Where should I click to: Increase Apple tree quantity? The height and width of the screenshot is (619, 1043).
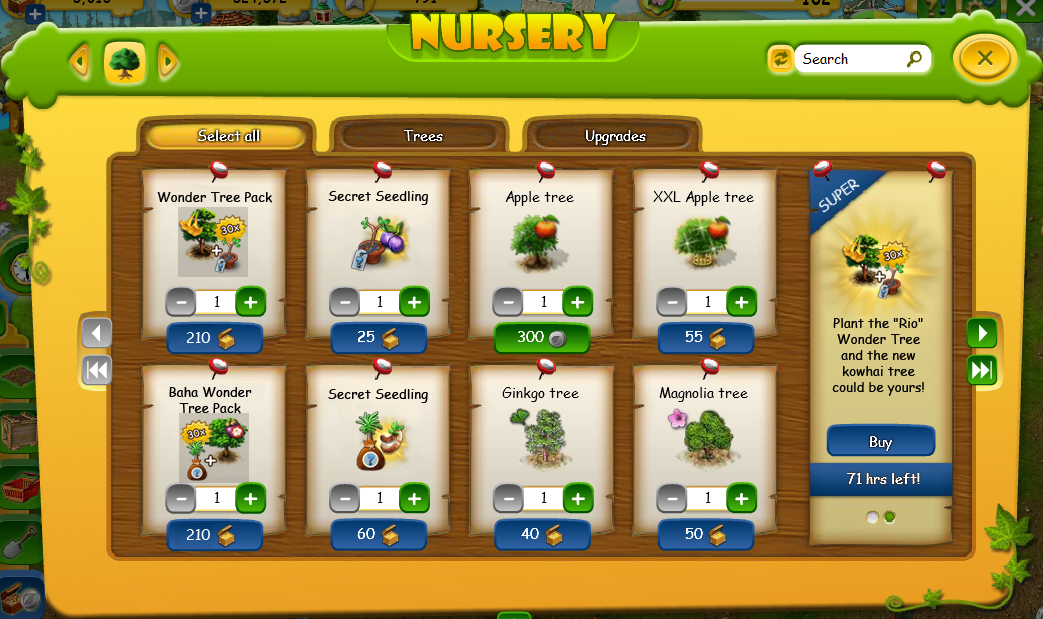click(577, 301)
